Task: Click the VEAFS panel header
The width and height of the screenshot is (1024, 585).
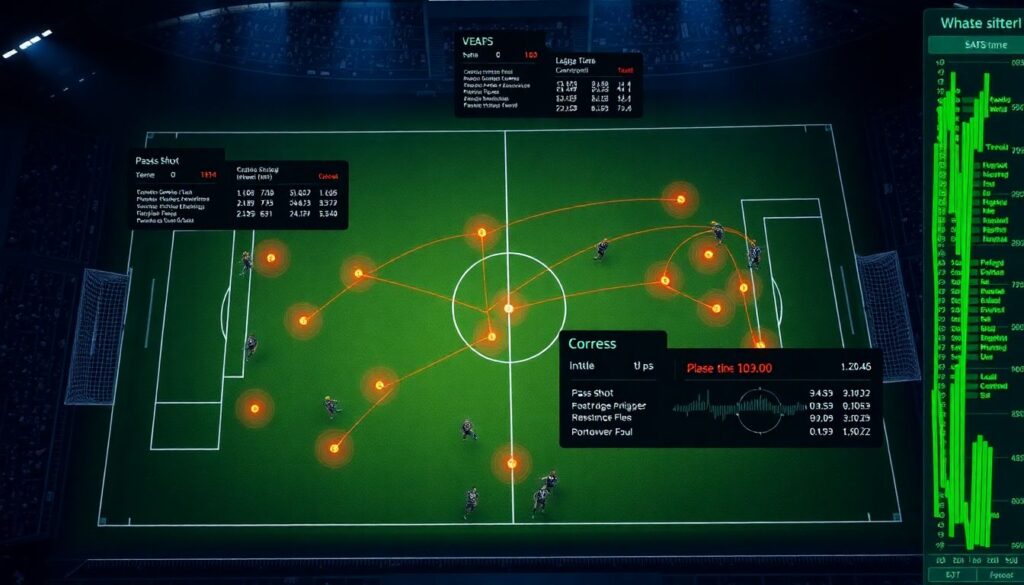Action: (481, 40)
